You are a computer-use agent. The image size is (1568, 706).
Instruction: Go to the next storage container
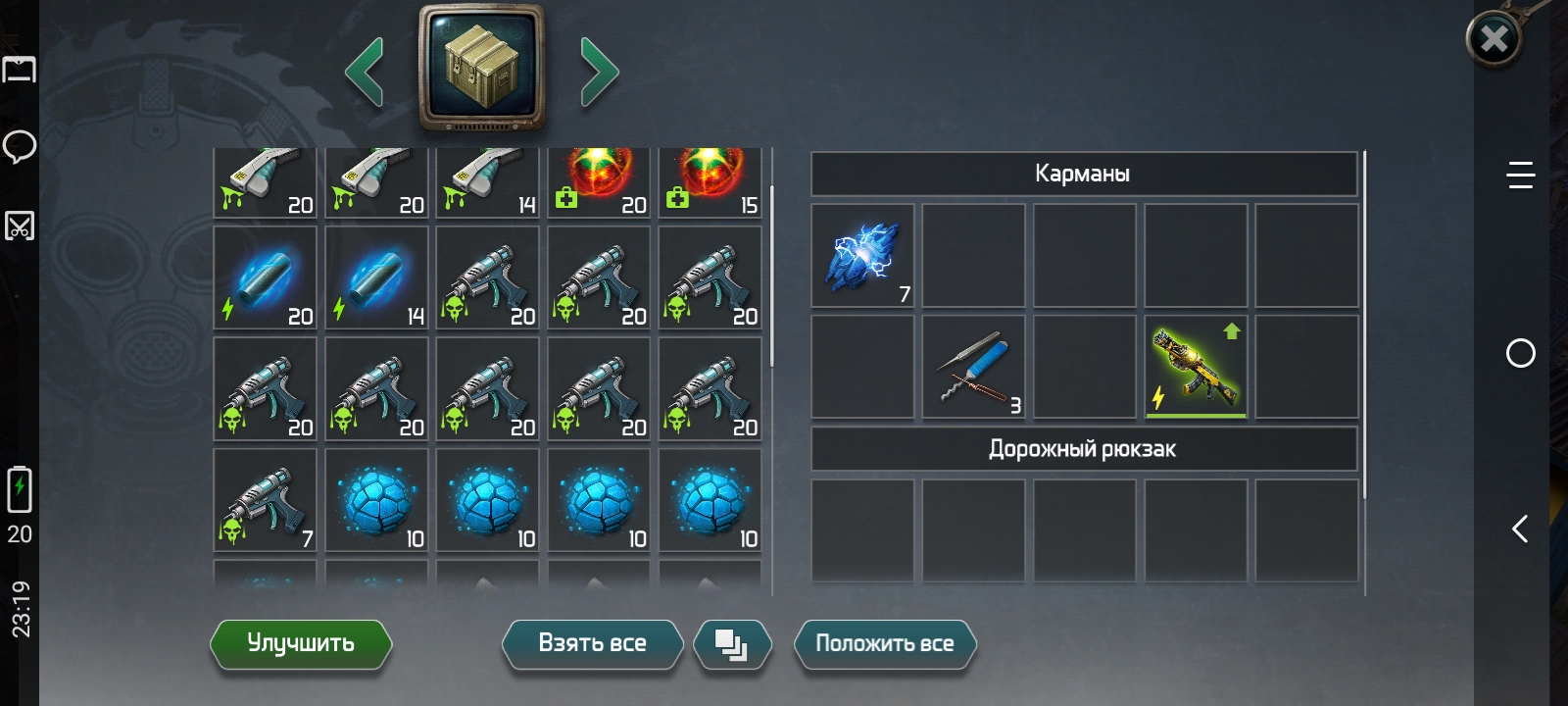(x=599, y=72)
